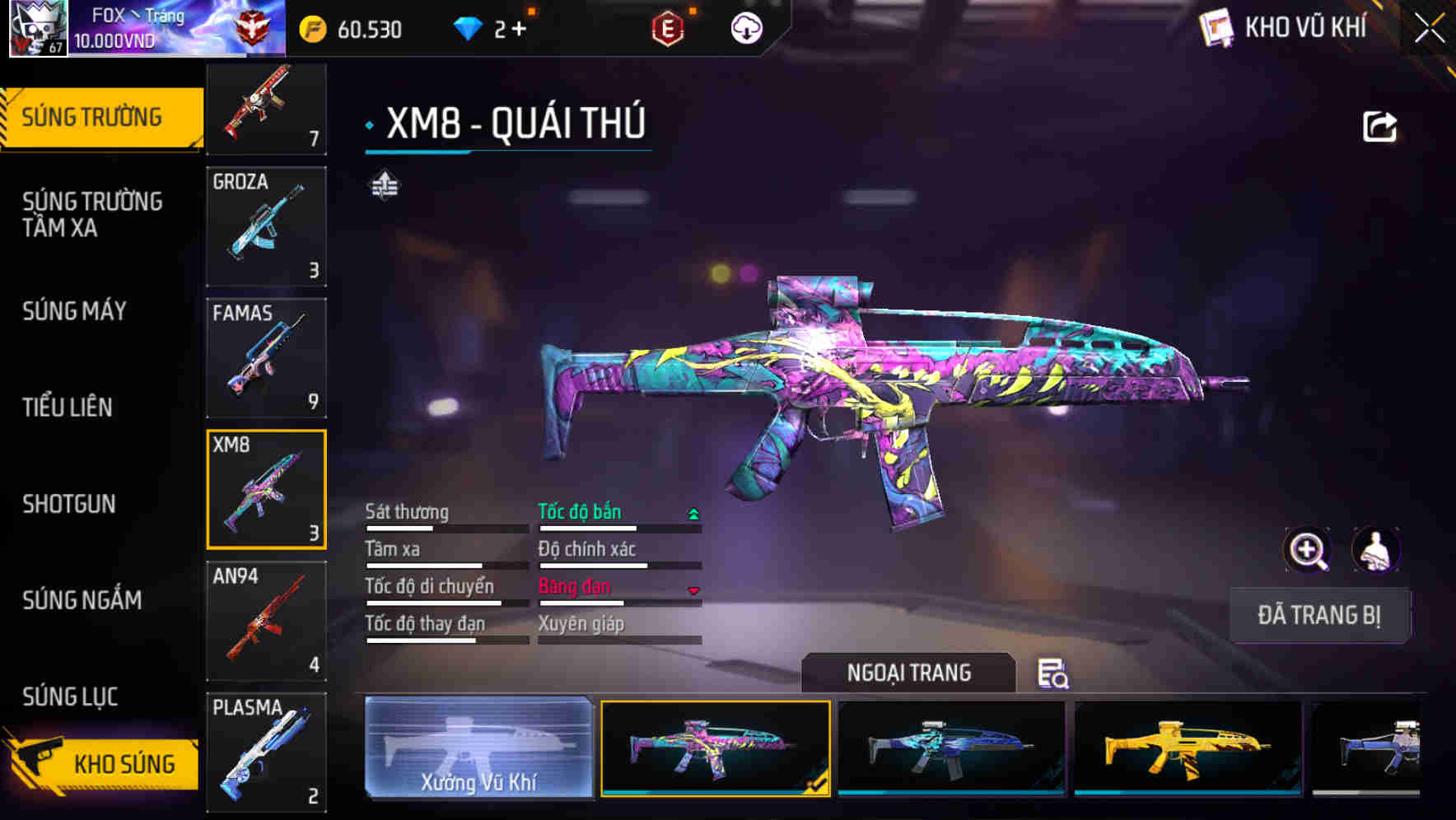Select the PLASMA weapon tile
This screenshot has height=820, width=1456.
pyautogui.click(x=266, y=752)
